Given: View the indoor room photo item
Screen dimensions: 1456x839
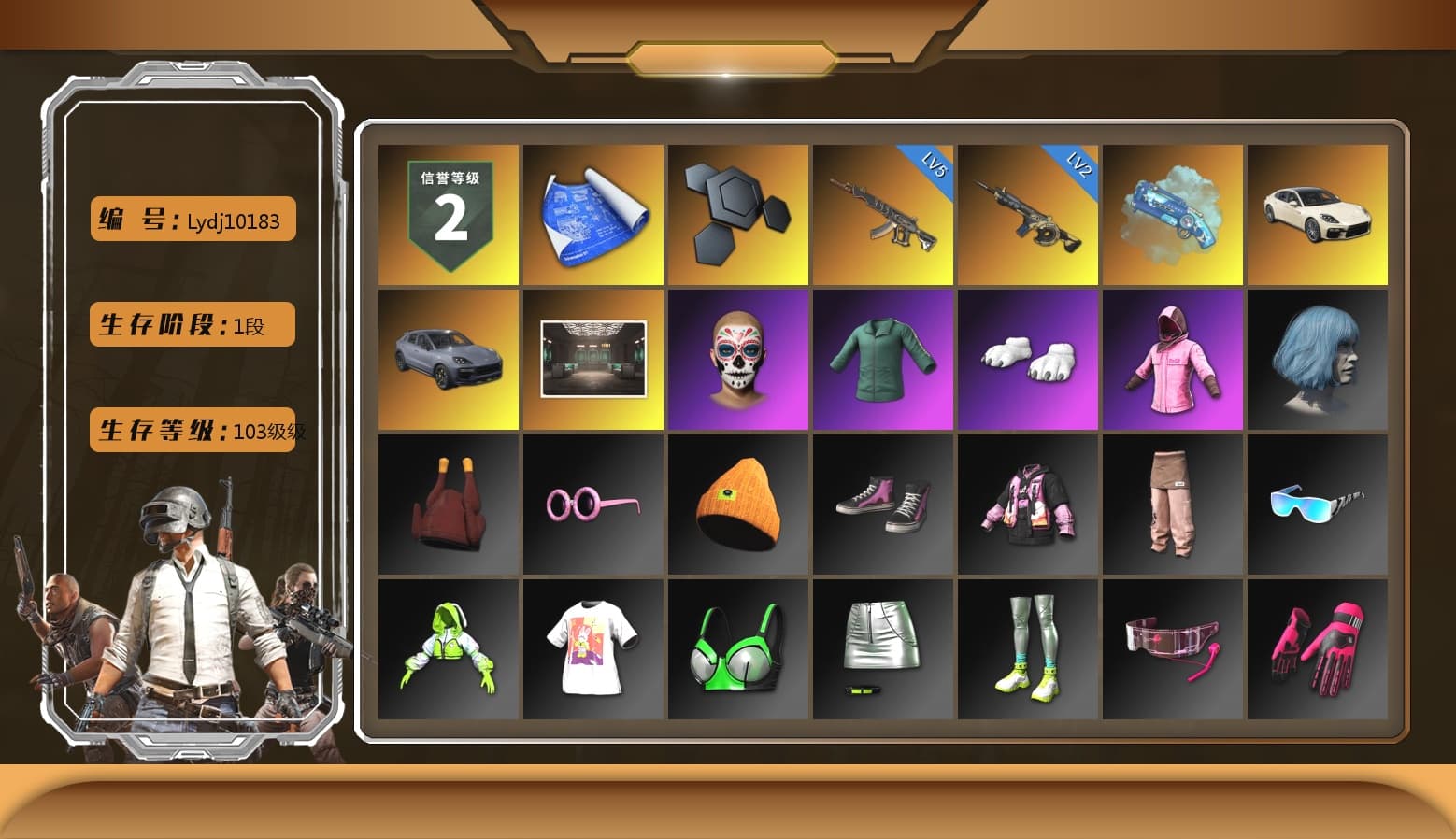Looking at the screenshot, I should [592, 359].
